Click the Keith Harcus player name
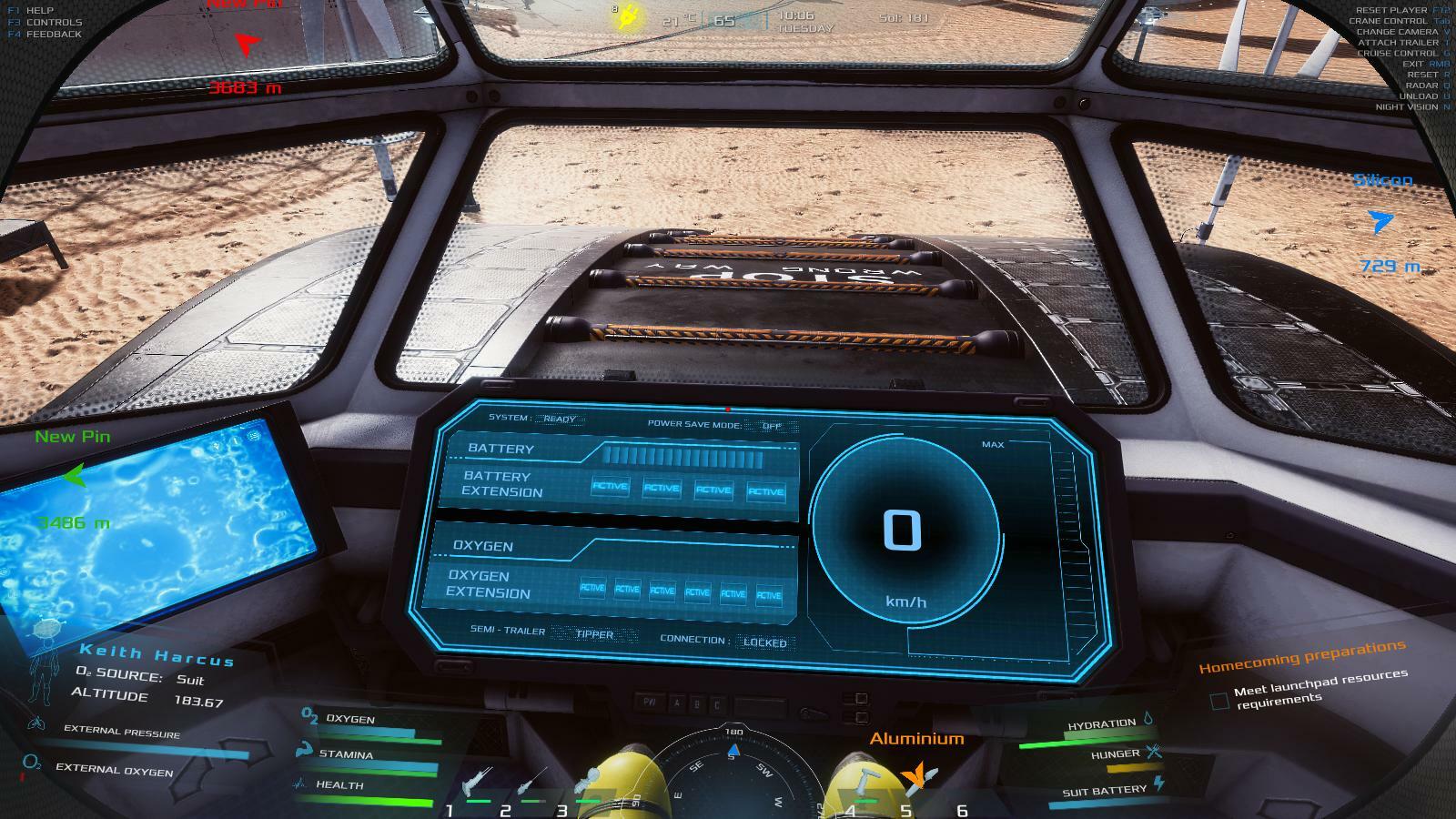 [x=157, y=654]
